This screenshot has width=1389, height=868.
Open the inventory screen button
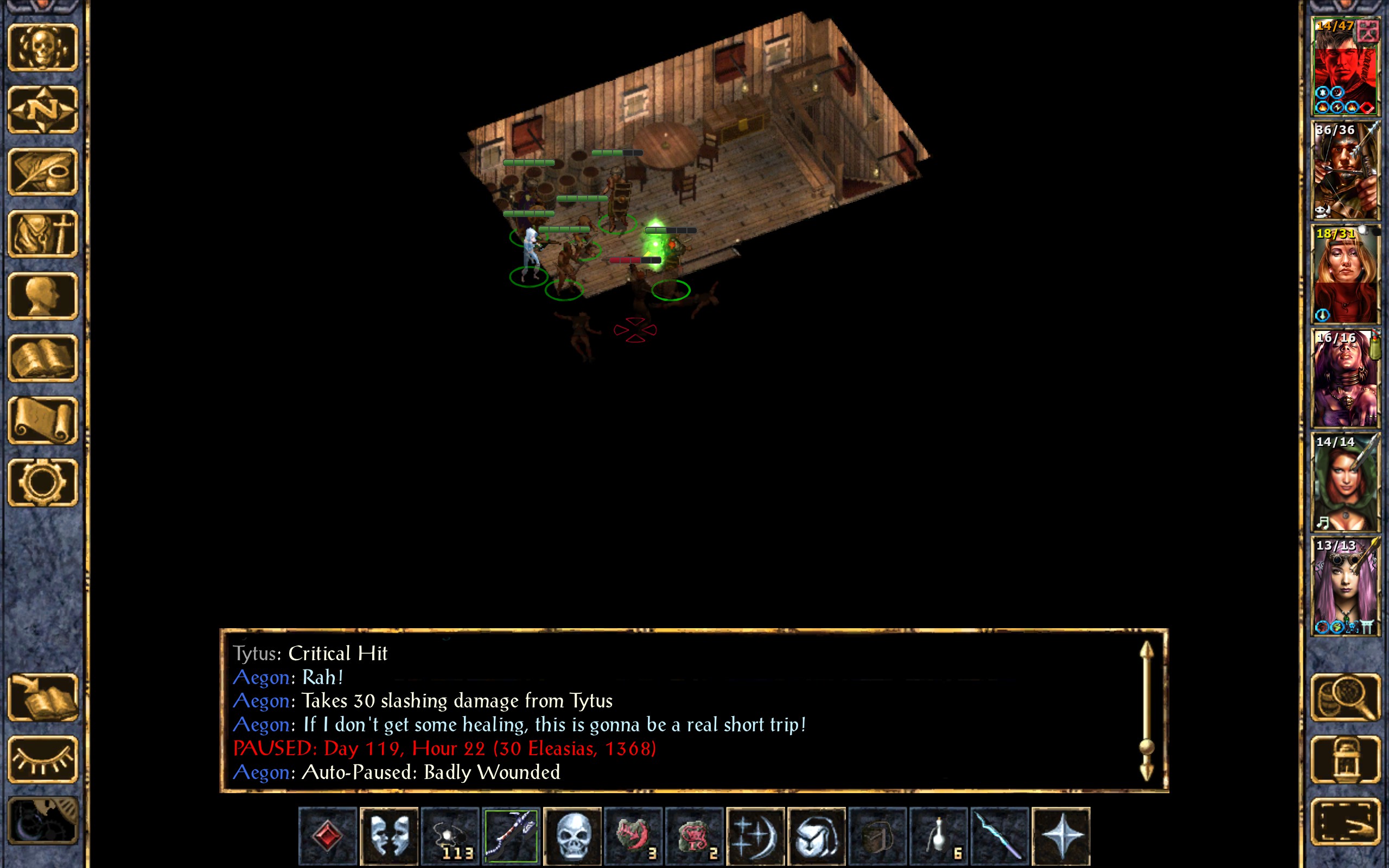click(43, 234)
